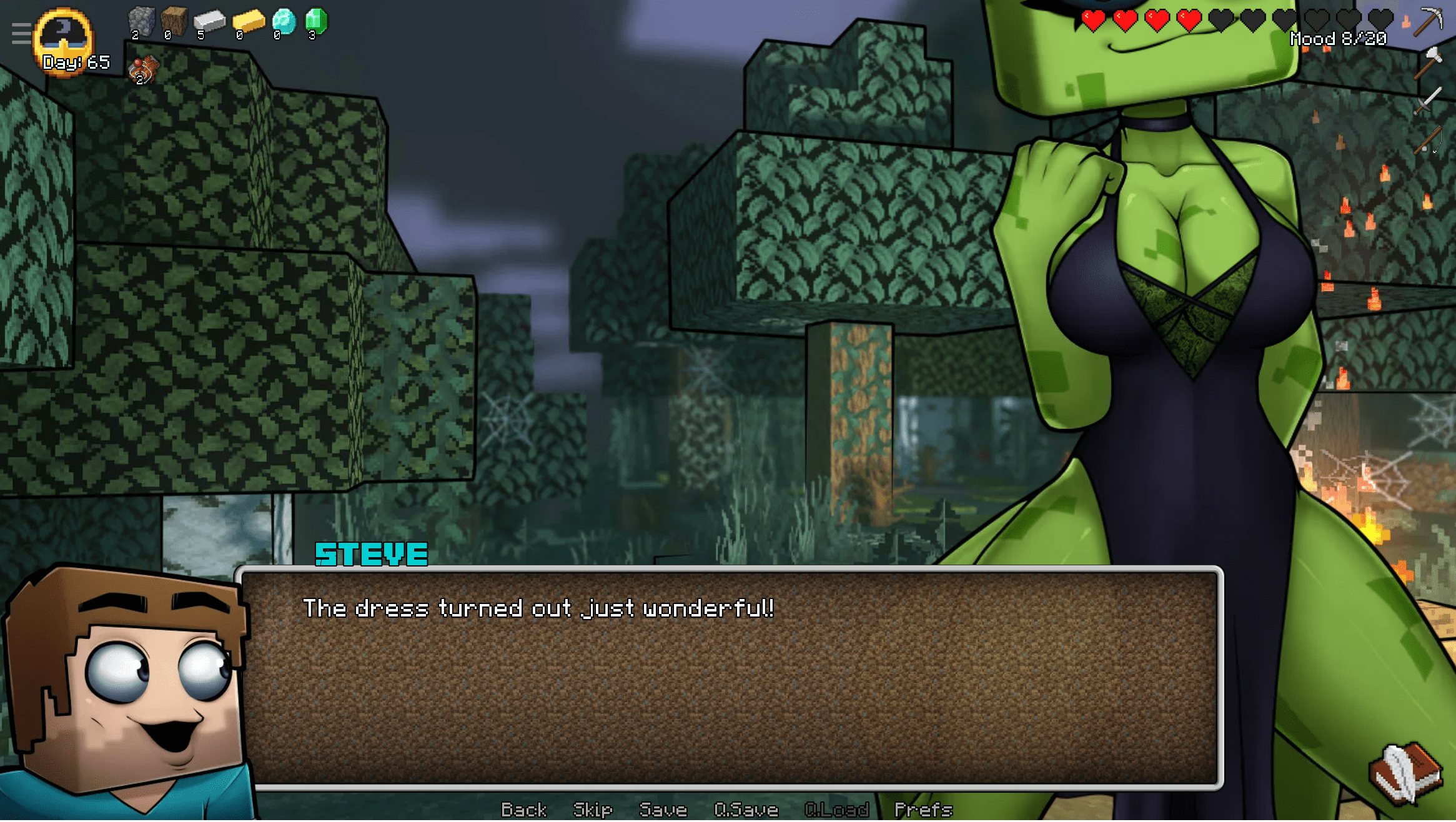Choose the iron ingot resource

tap(209, 22)
